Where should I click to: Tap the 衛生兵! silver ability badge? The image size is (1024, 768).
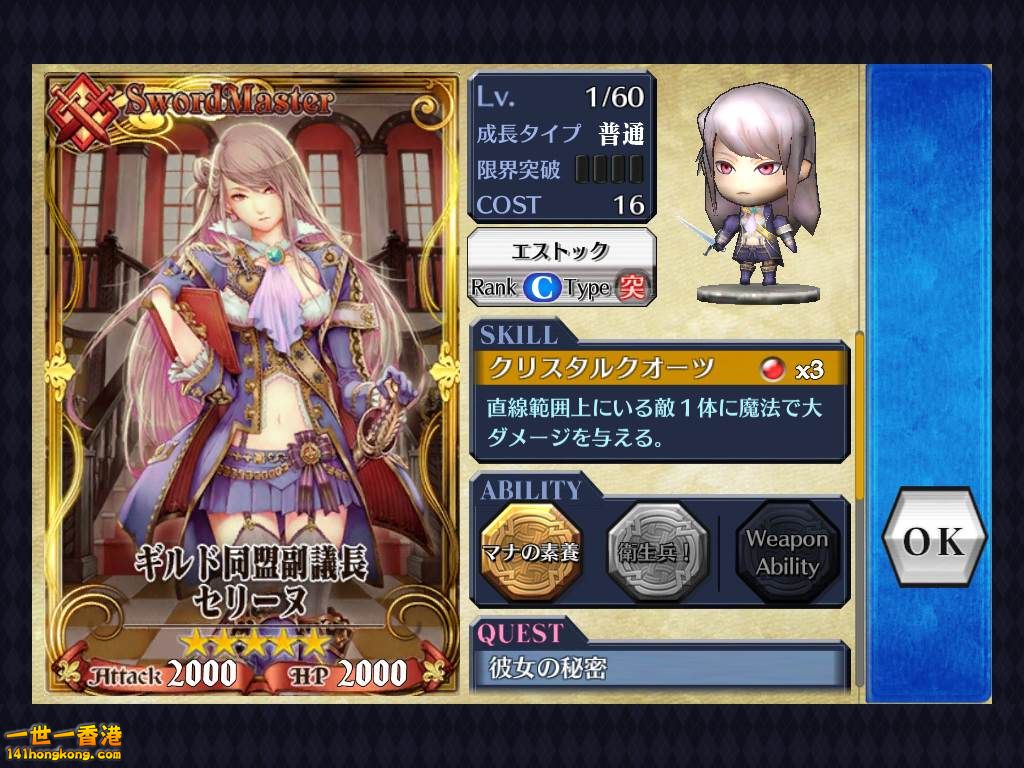(x=658, y=551)
